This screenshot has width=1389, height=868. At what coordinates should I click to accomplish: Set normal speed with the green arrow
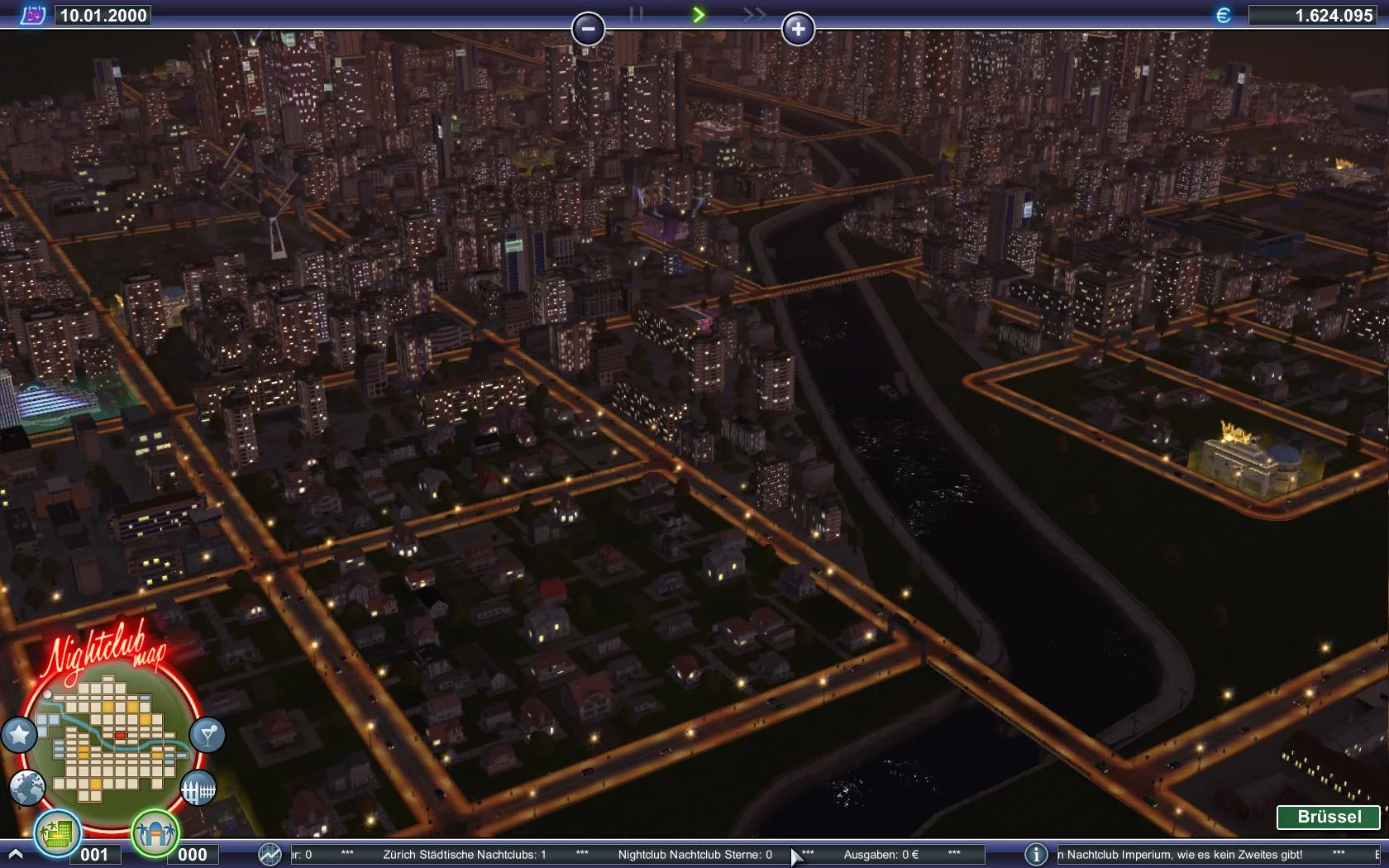(699, 14)
